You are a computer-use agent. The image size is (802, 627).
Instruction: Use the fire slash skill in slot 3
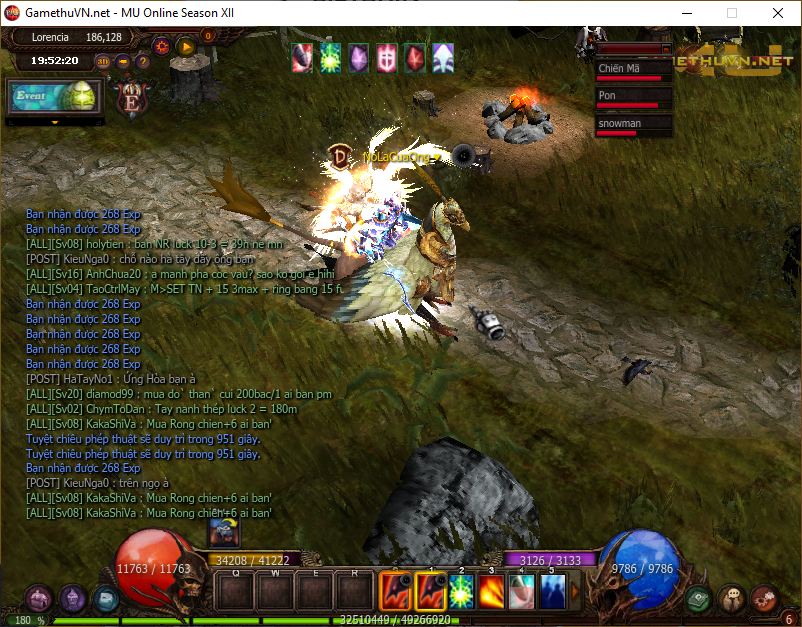[x=491, y=590]
